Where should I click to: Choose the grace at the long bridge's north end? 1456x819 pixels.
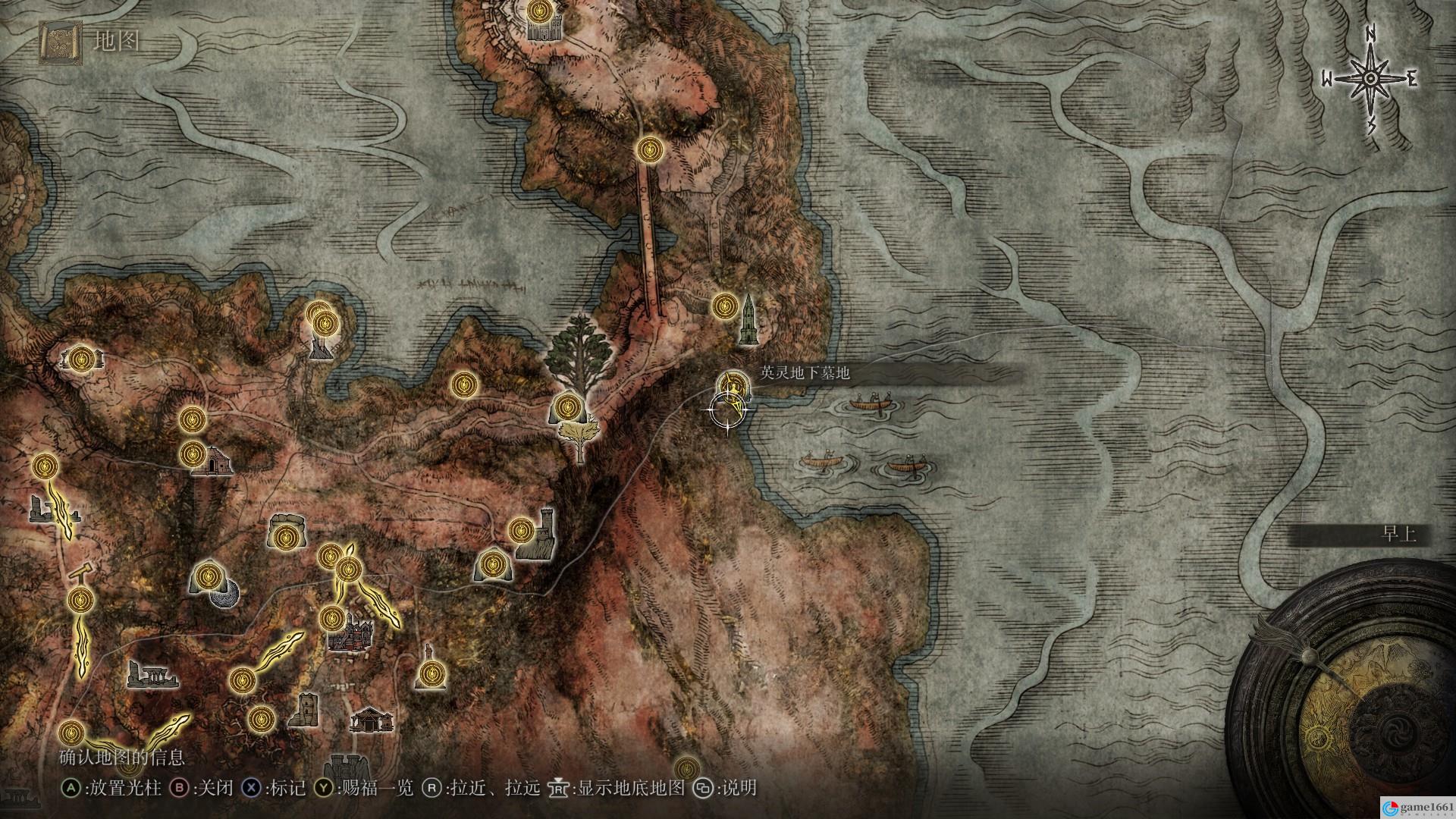pos(649,149)
